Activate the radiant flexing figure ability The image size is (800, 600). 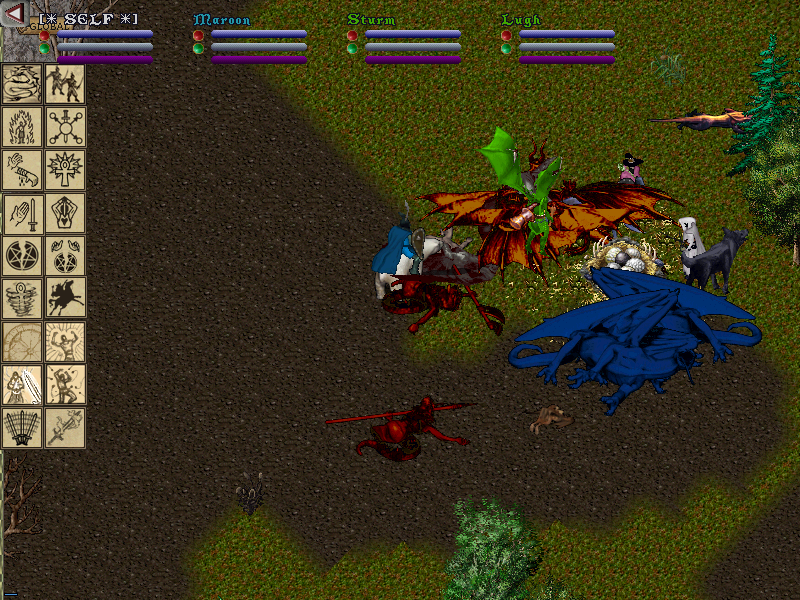65,342
